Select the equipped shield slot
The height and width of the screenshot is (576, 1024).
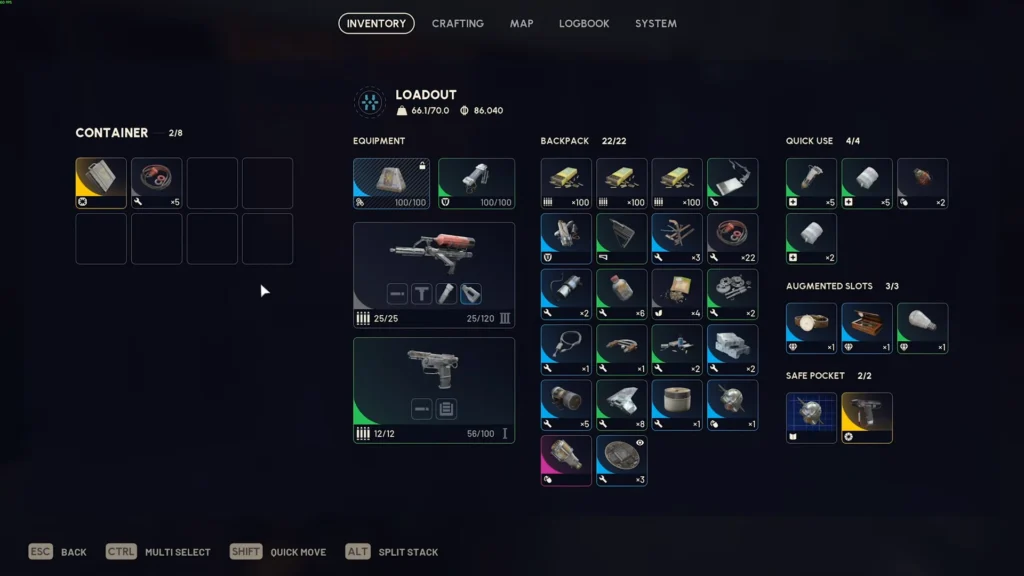tap(476, 183)
